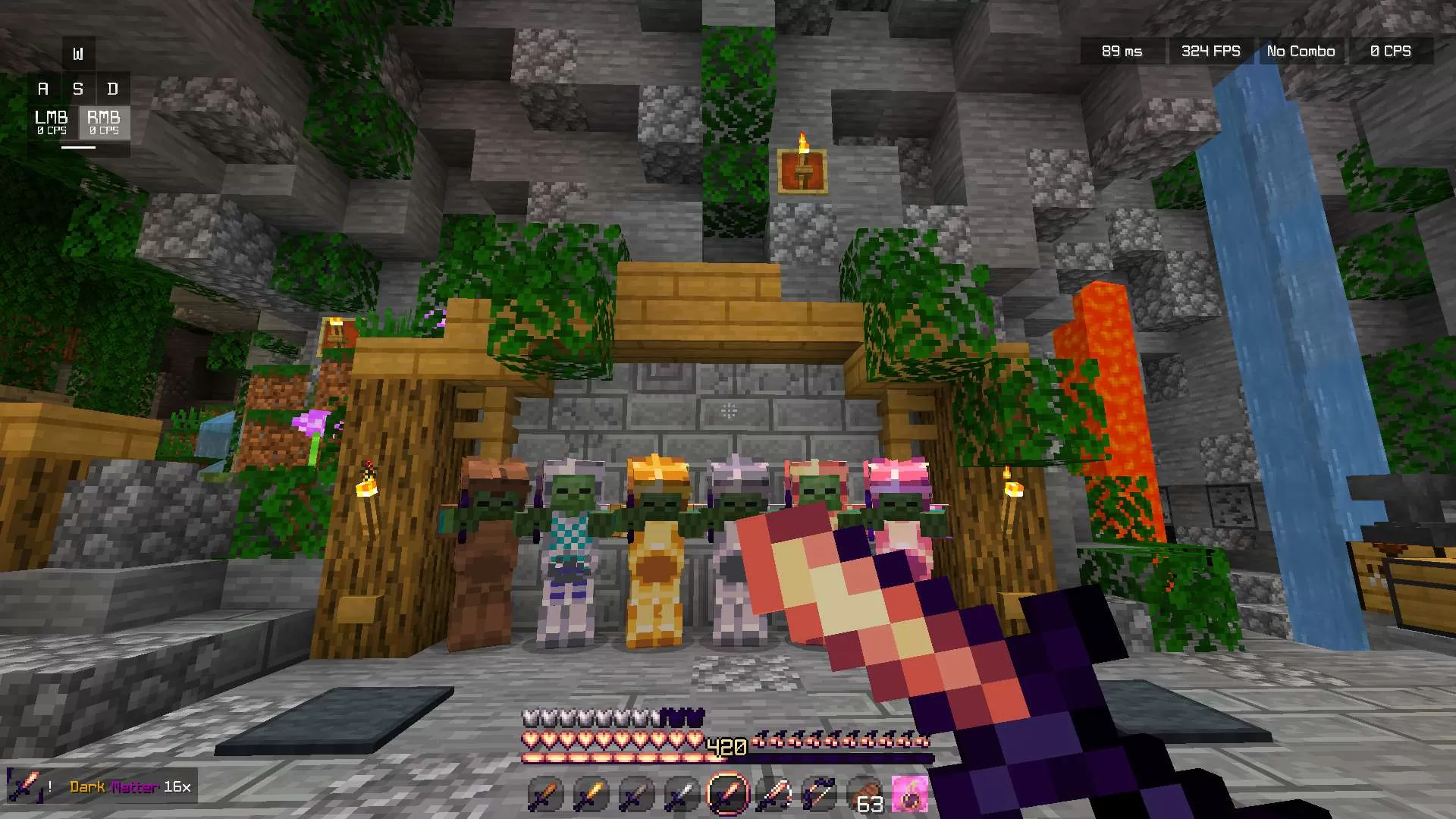Click the A key in the movement overlay

tap(42, 88)
